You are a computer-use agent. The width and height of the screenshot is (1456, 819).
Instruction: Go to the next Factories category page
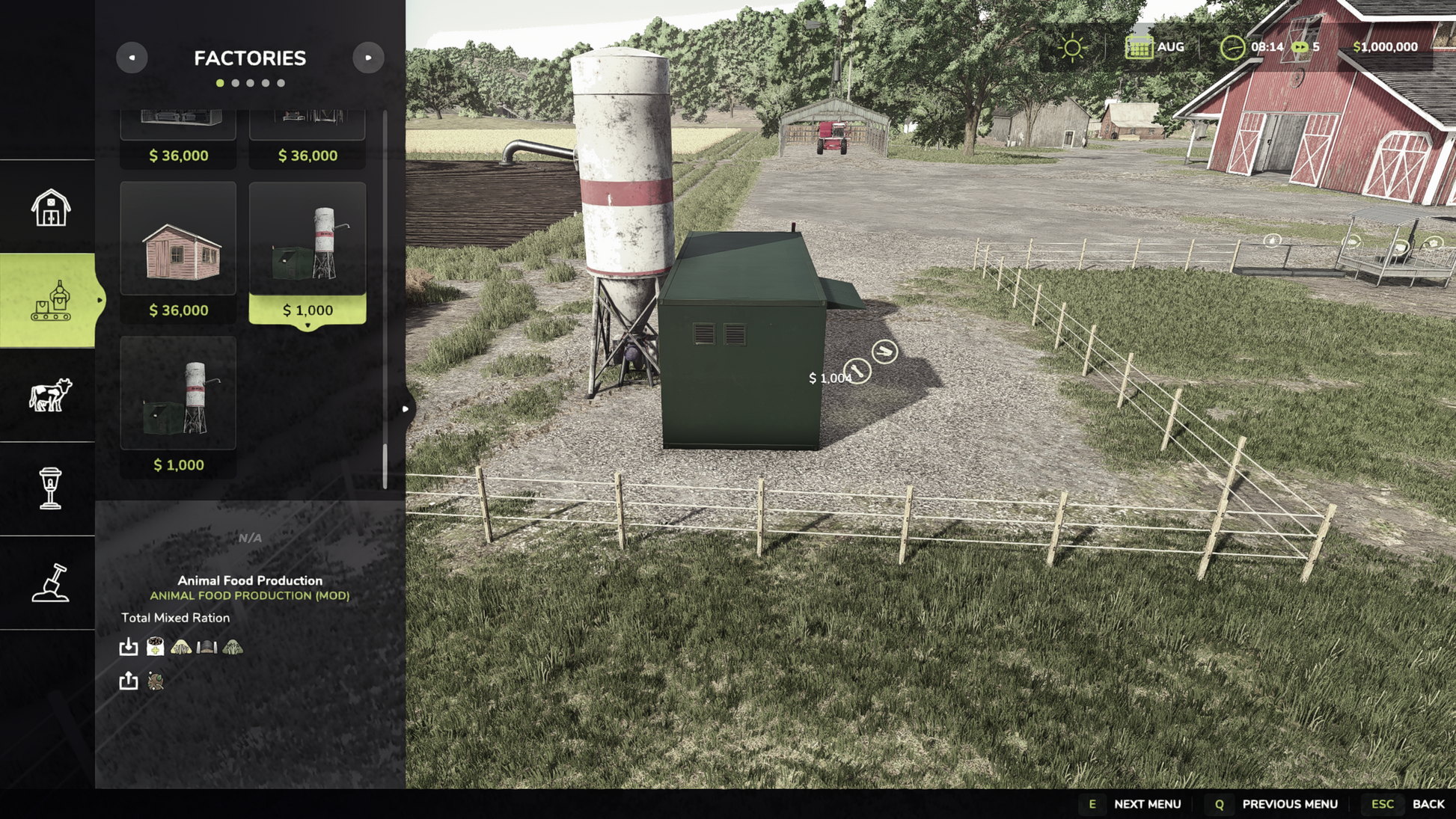[x=368, y=58]
